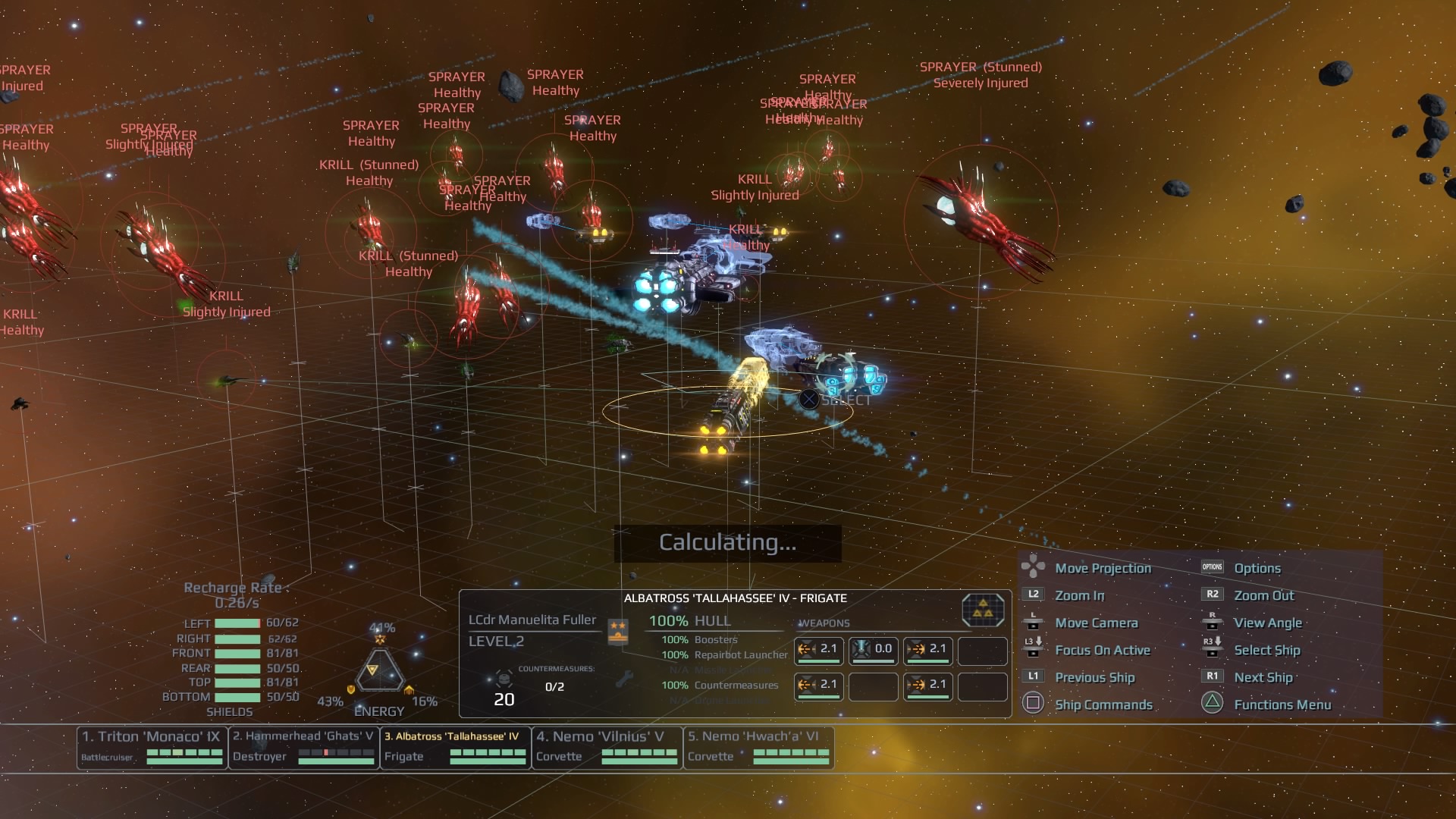Select an empty weapon slot in the Weapons grid
Image resolution: width=1456 pixels, height=819 pixels.
[983, 651]
